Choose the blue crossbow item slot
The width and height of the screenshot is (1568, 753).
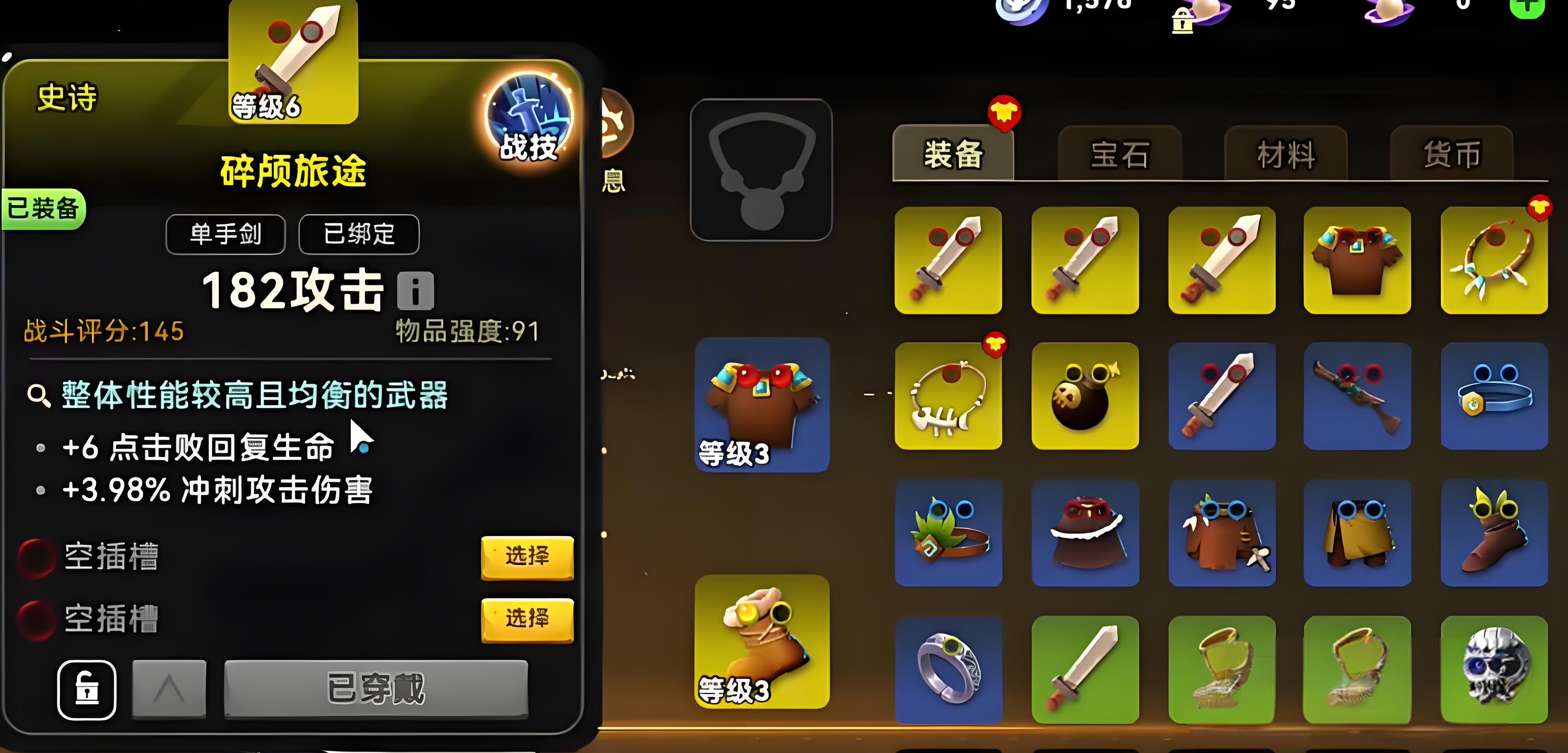1358,396
